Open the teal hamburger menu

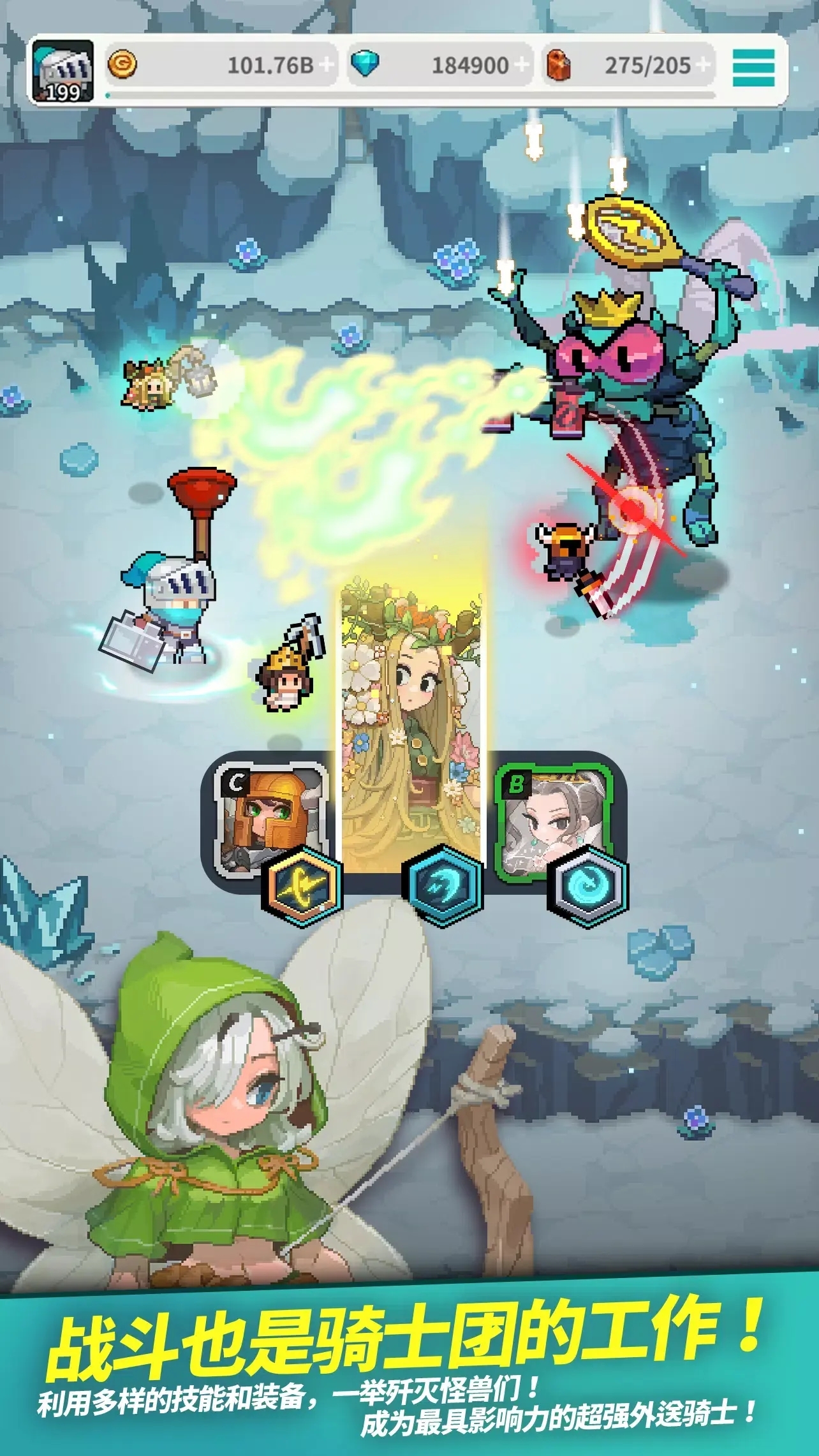pyautogui.click(x=753, y=66)
